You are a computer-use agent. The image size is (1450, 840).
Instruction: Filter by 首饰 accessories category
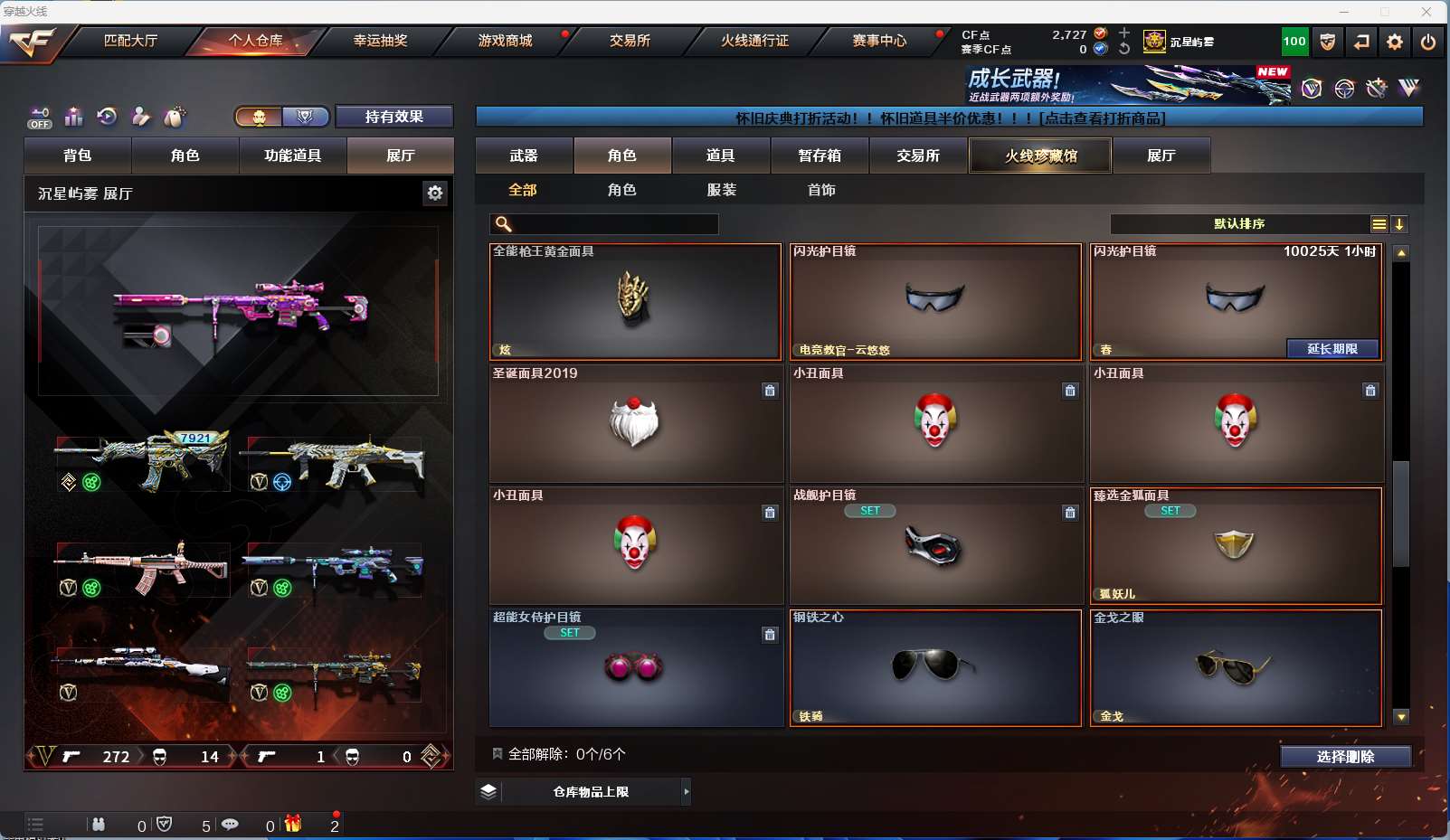pos(821,190)
